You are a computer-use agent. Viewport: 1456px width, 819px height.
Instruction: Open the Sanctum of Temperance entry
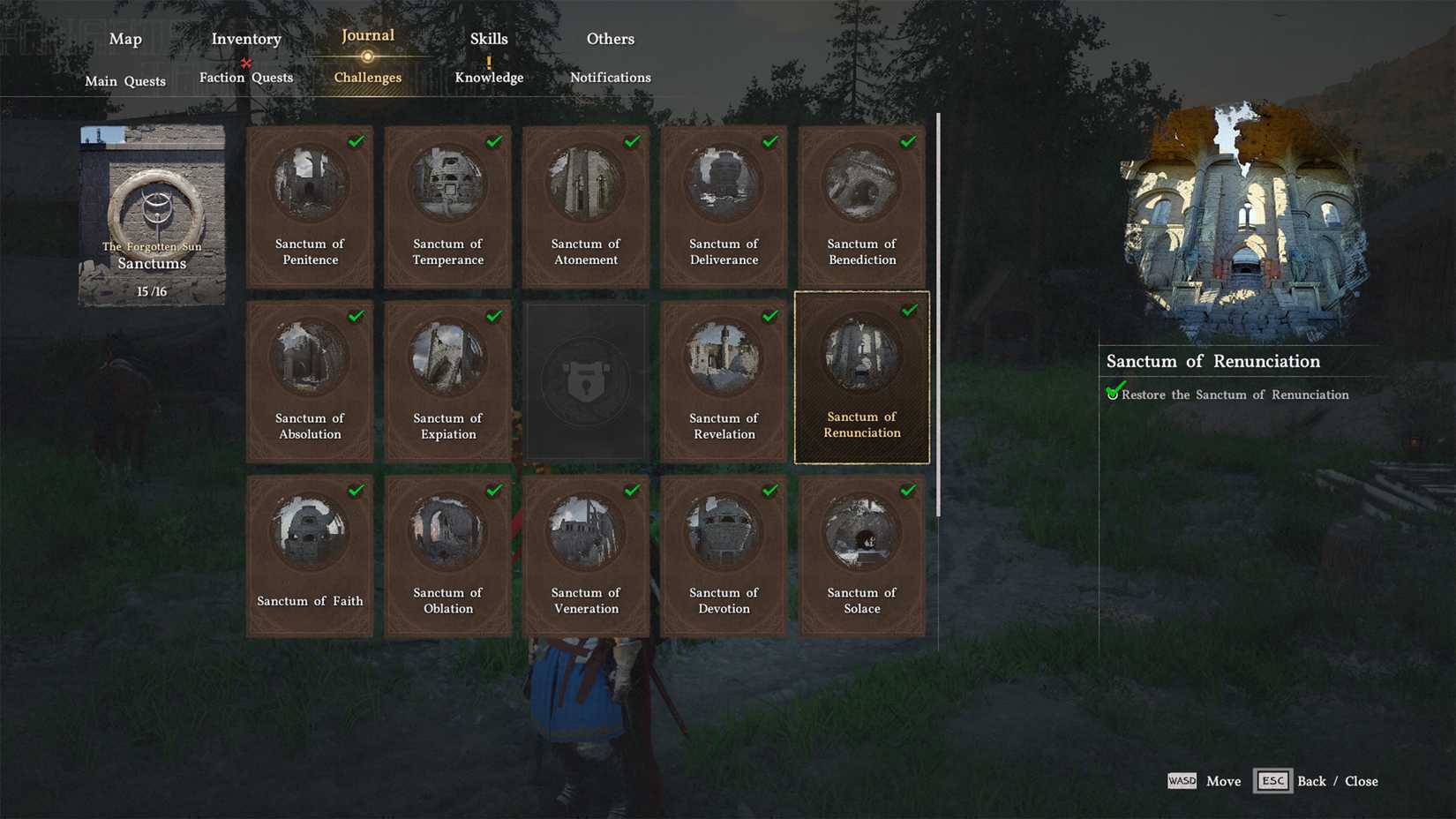[447, 207]
